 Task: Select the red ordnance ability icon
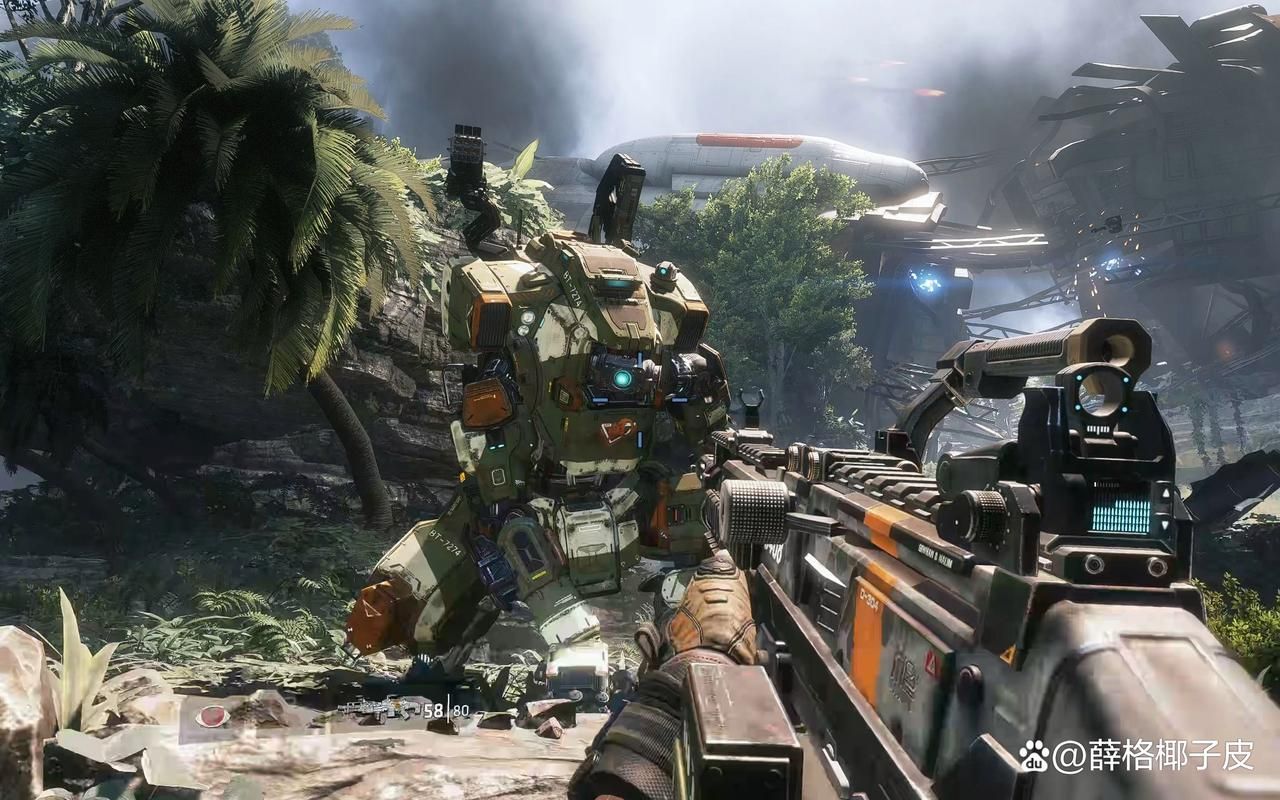pos(213,716)
